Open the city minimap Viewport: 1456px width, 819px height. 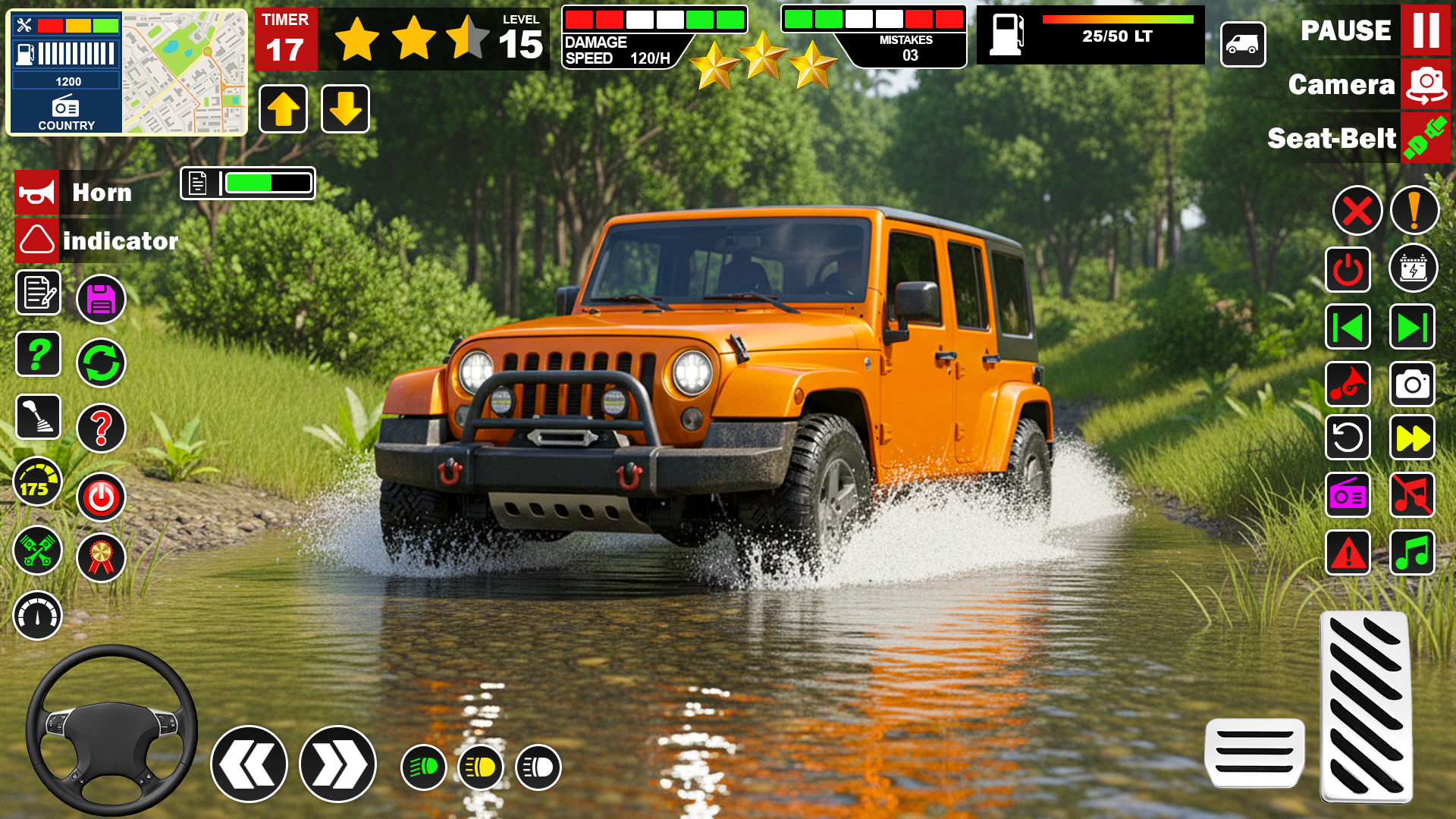pyautogui.click(x=184, y=73)
